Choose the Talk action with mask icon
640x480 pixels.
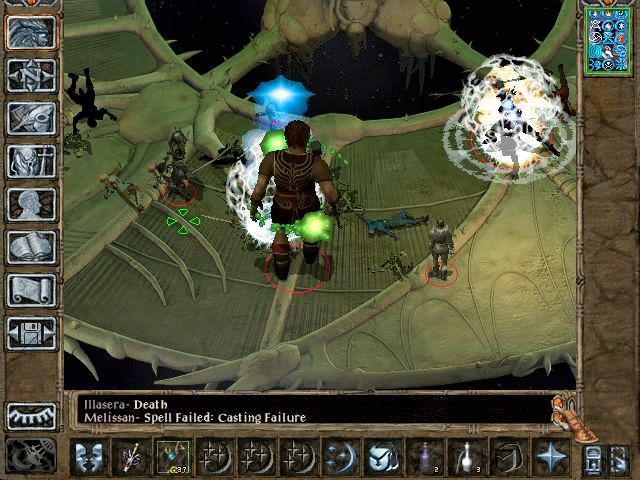pyautogui.click(x=90, y=456)
